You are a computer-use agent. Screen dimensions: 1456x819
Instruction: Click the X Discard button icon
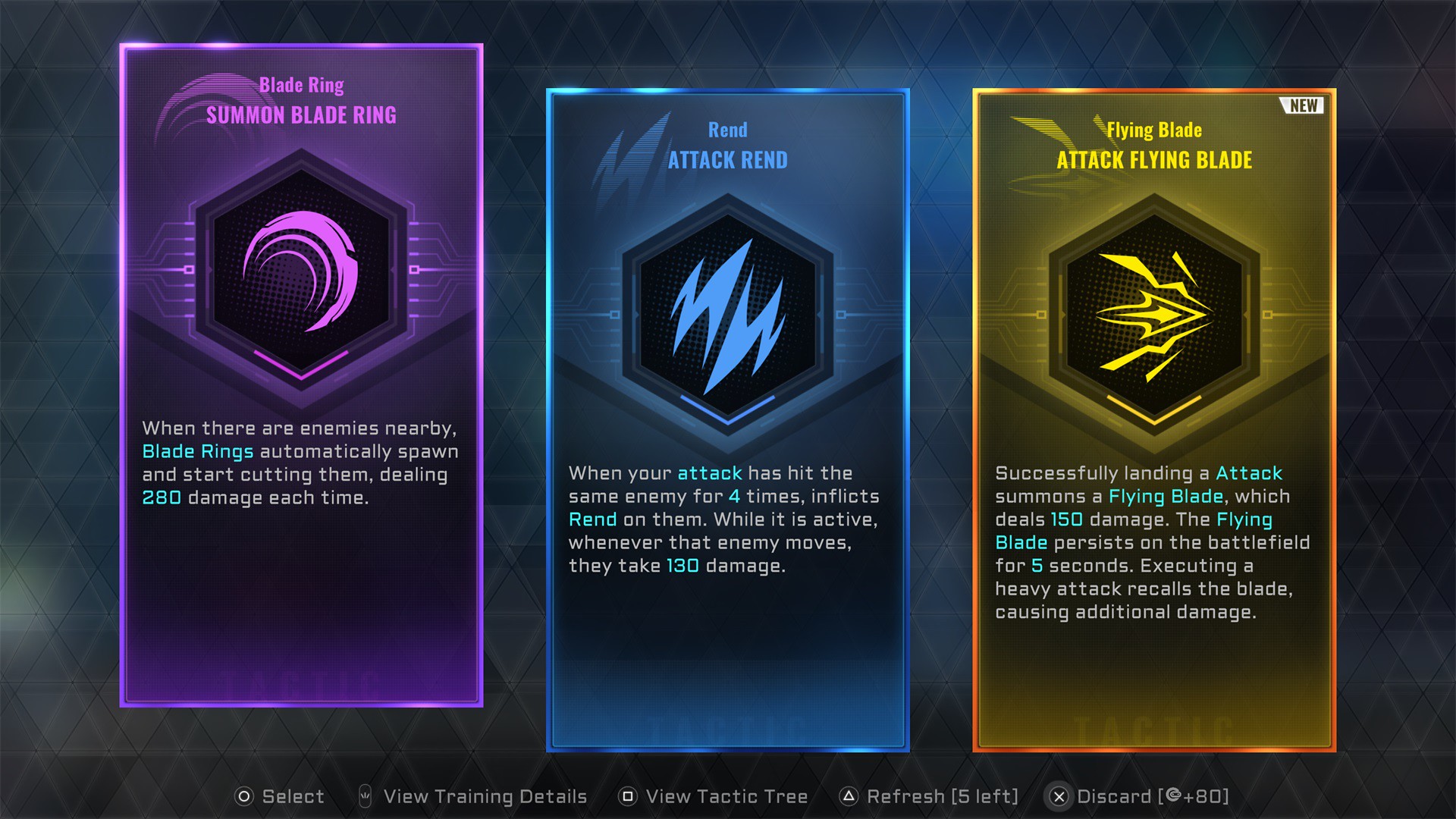pos(1059,796)
